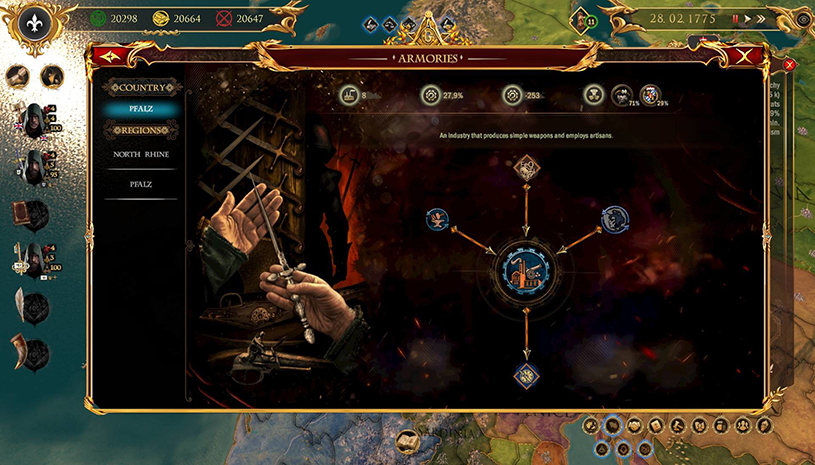The height and width of the screenshot is (465, 815).
Task: Click the eye icon in the top corner
Action: pyautogui.click(x=803, y=19)
